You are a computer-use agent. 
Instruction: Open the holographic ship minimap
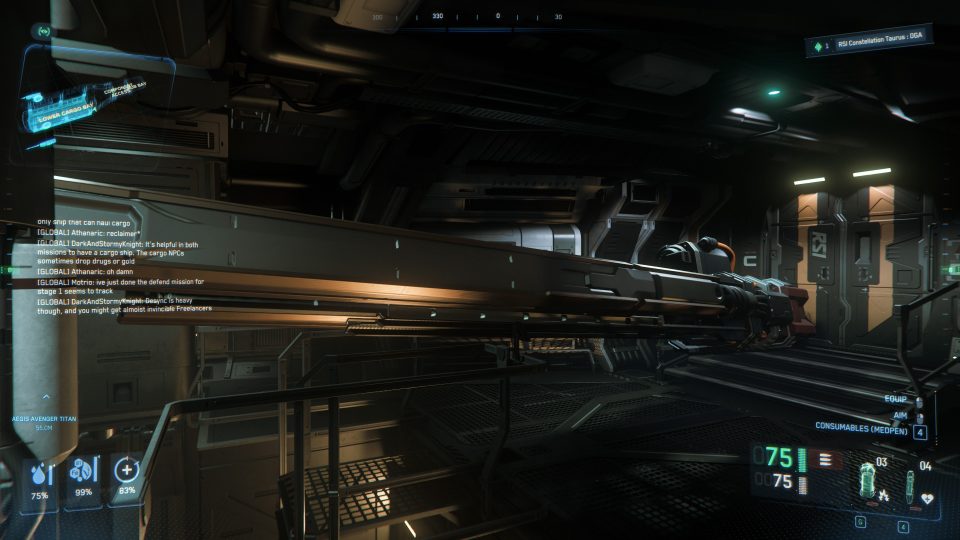(x=90, y=98)
